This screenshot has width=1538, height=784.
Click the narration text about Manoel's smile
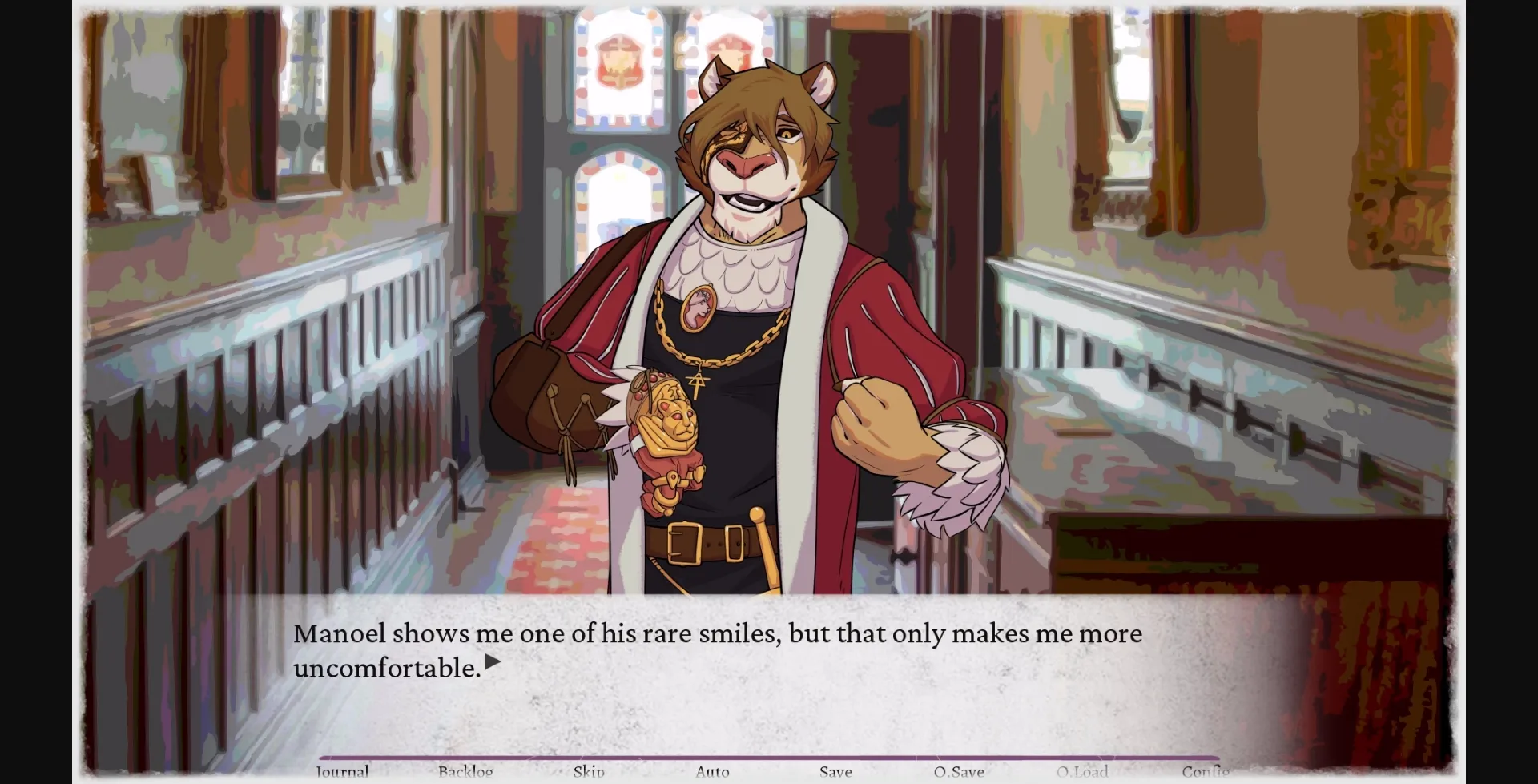pyautogui.click(x=719, y=633)
